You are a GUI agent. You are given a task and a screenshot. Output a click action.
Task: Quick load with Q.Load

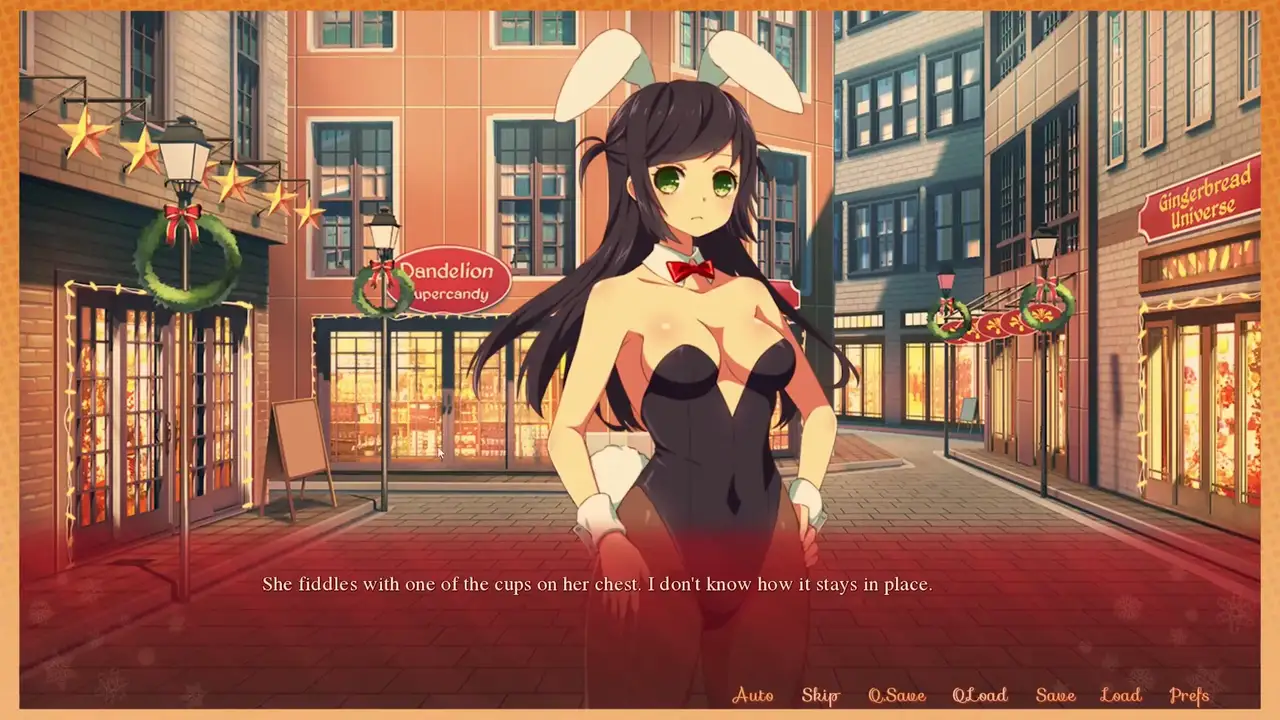pyautogui.click(x=979, y=695)
